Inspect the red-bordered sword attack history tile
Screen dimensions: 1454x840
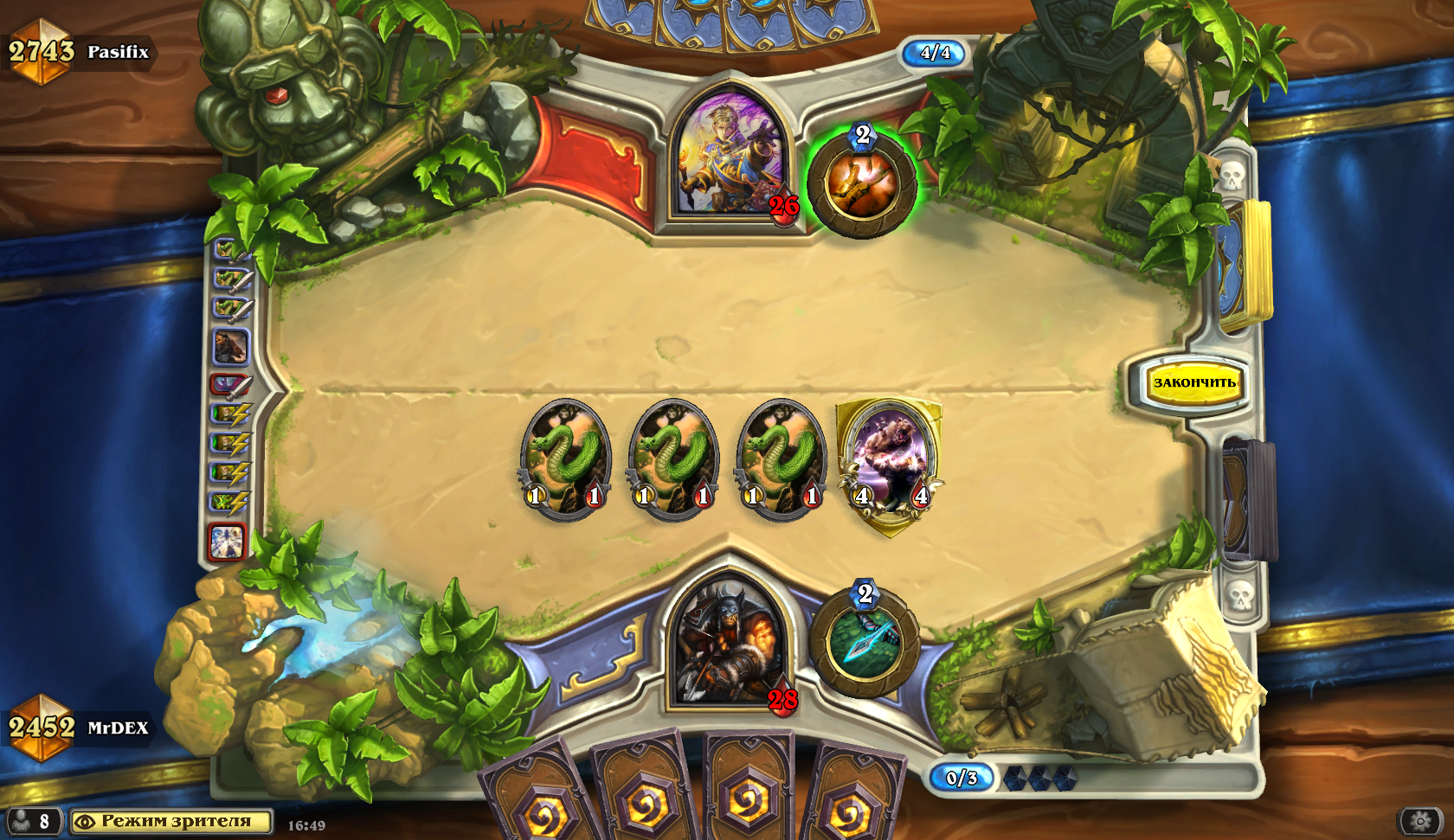tap(230, 384)
